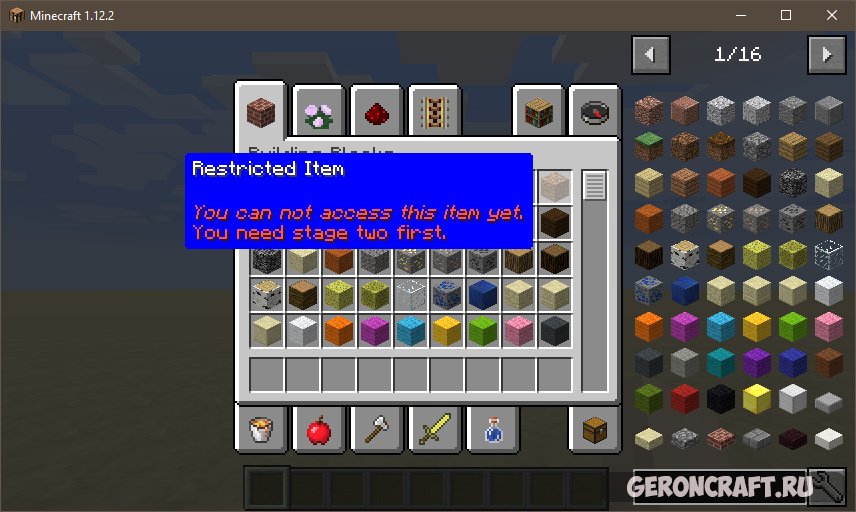
Task: Go to the previous JEI item page
Action: (x=651, y=54)
